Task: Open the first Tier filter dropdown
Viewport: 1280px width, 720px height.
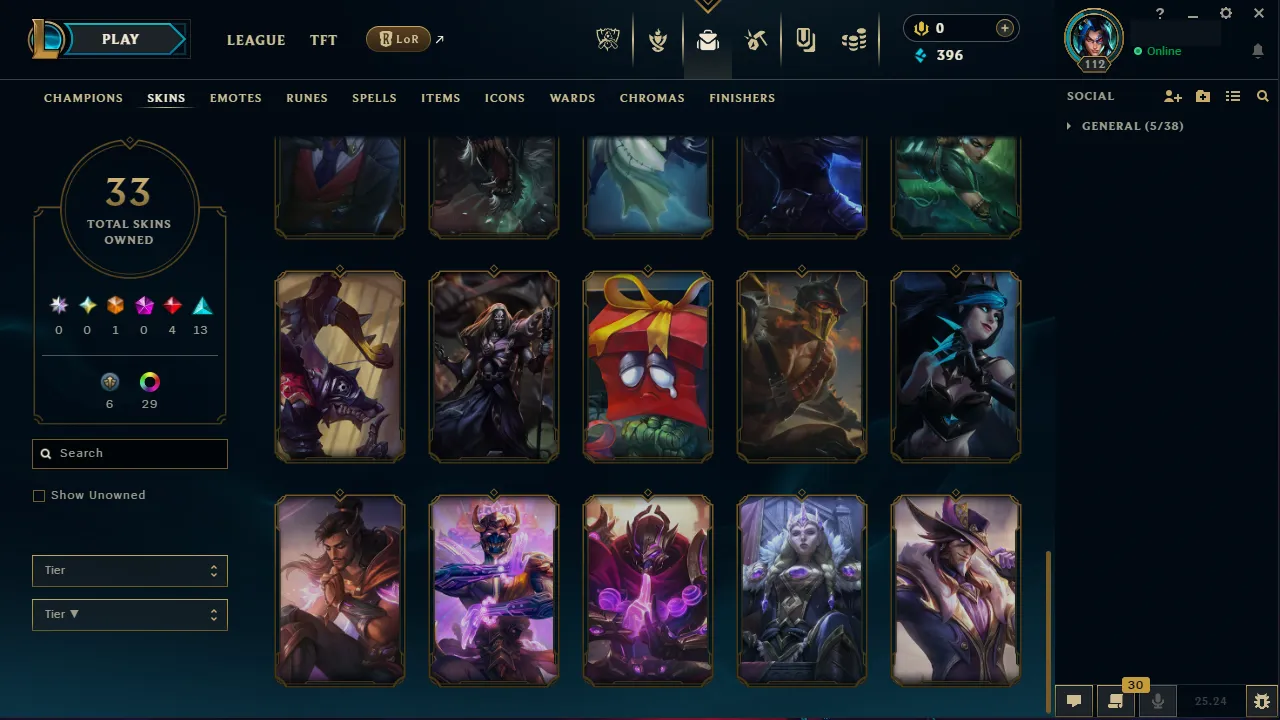Action: tap(129, 570)
